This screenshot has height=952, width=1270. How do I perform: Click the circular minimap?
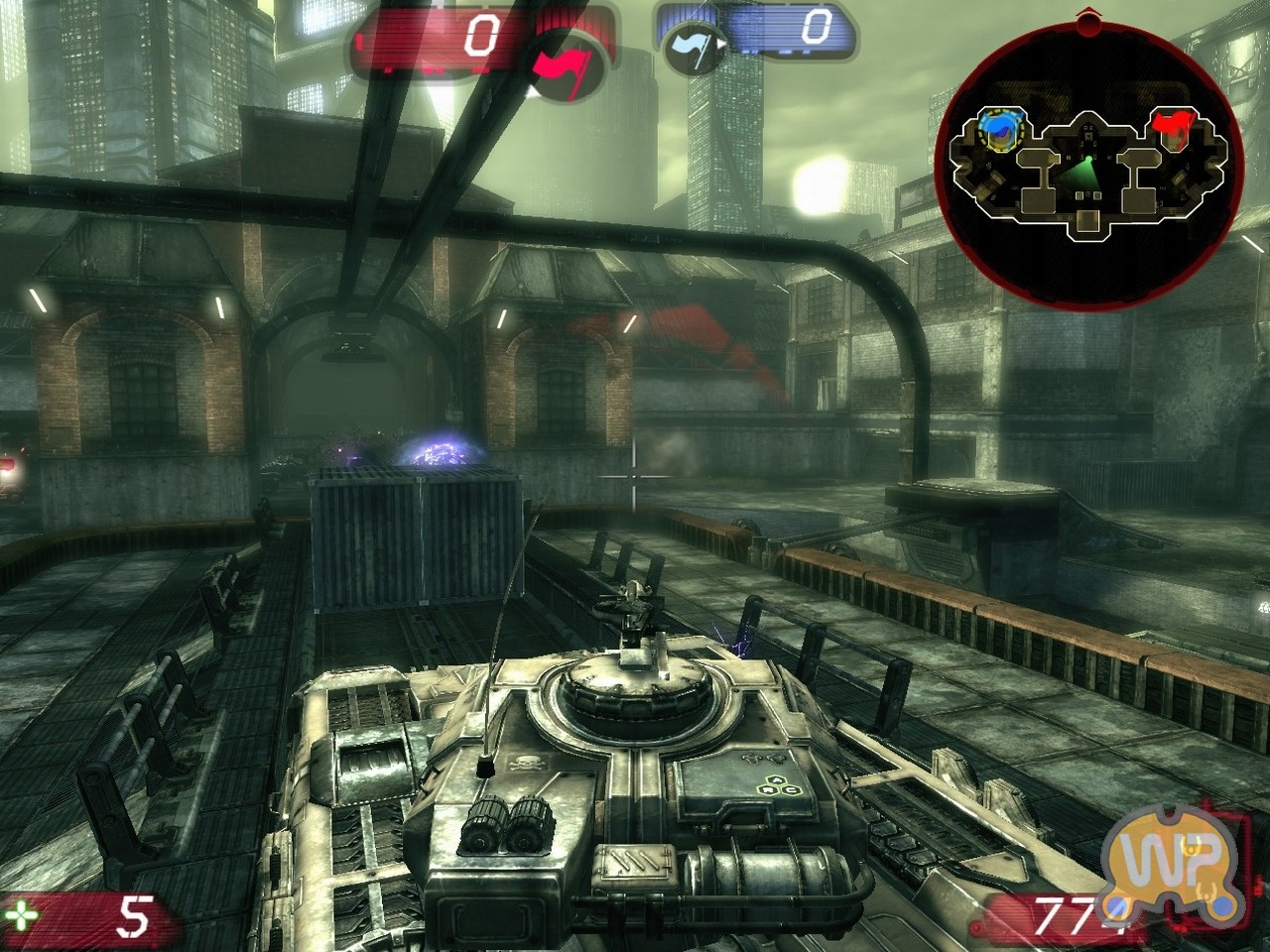(x=1088, y=164)
